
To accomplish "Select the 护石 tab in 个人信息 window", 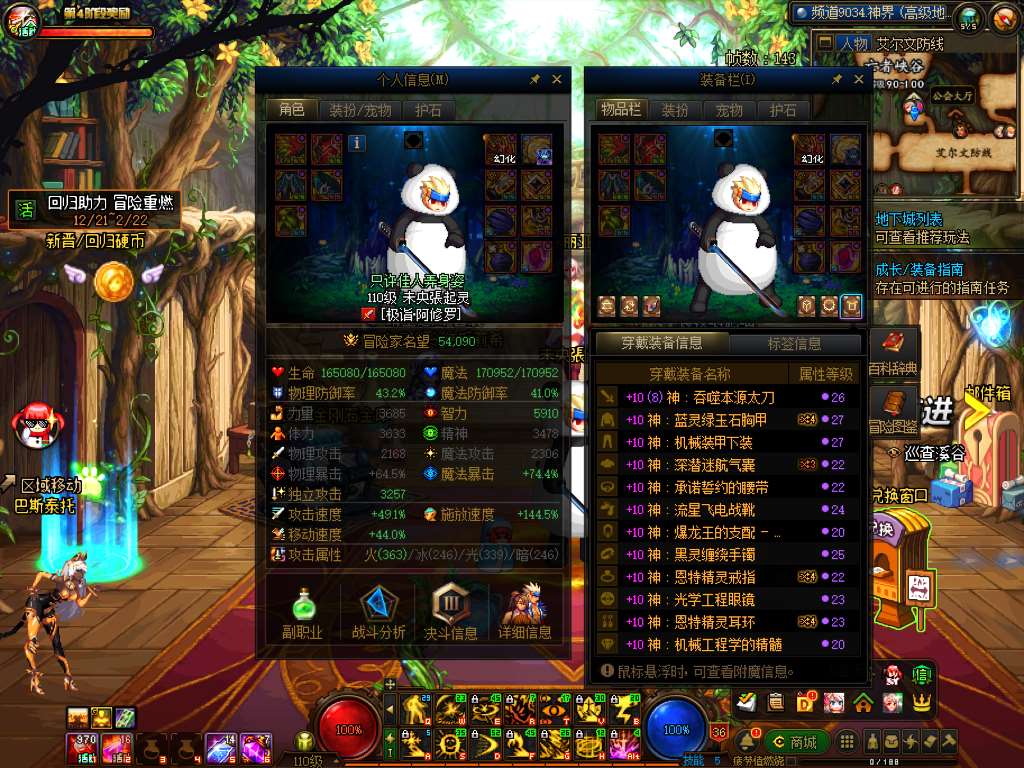I will [428, 110].
